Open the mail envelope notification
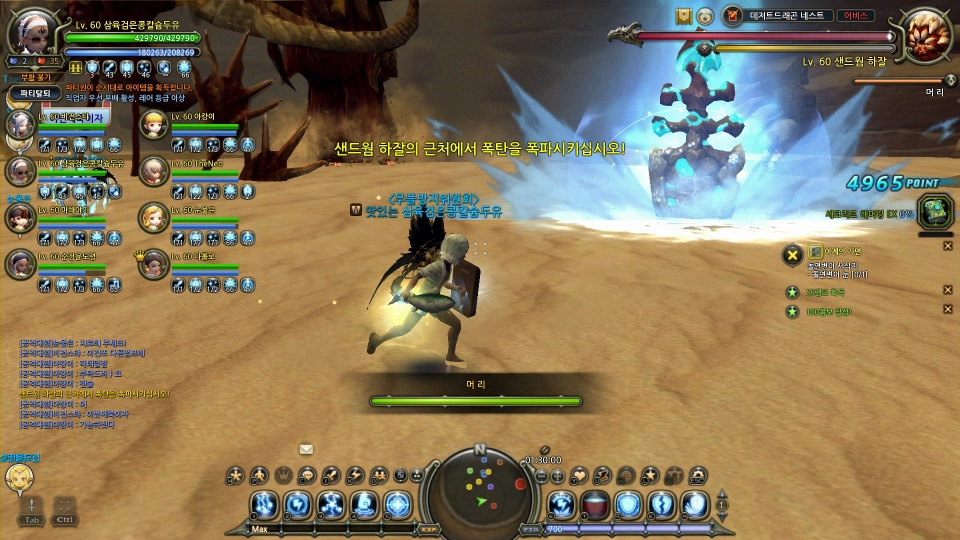This screenshot has width=960, height=540. pos(306,449)
